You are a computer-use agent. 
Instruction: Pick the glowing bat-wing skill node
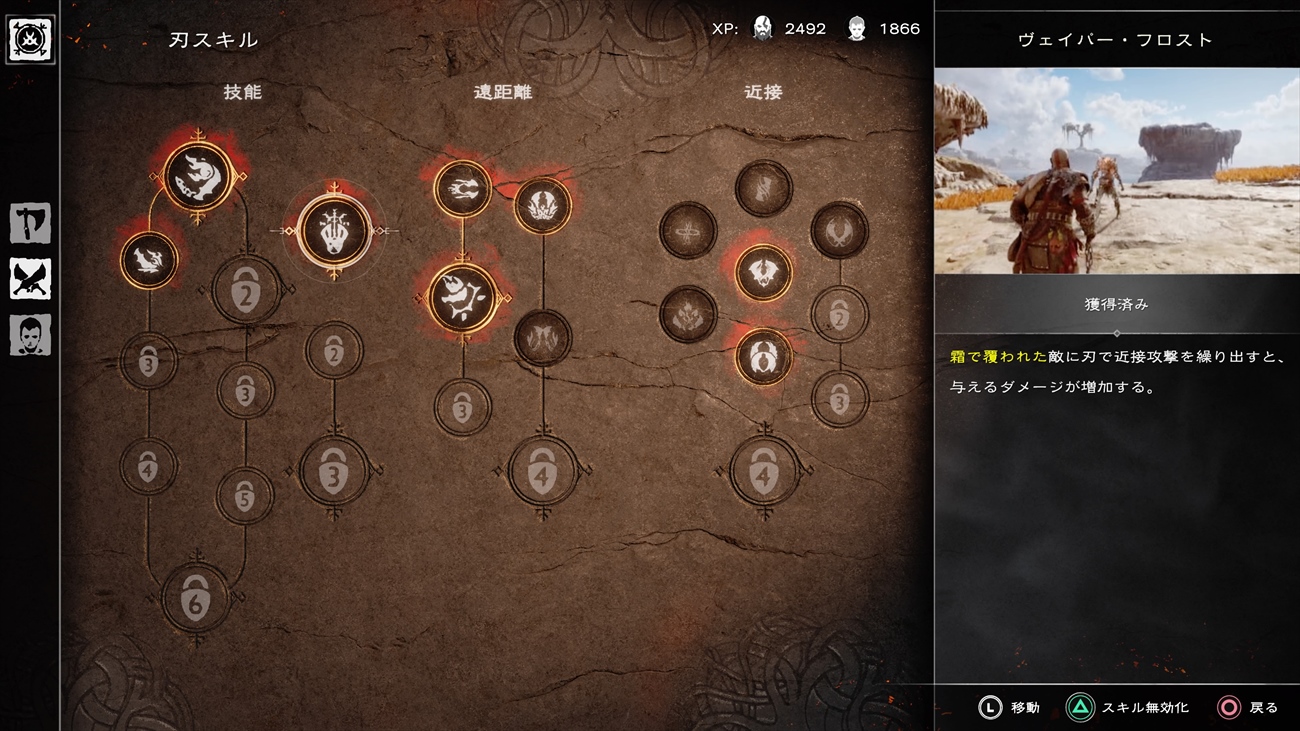764,272
